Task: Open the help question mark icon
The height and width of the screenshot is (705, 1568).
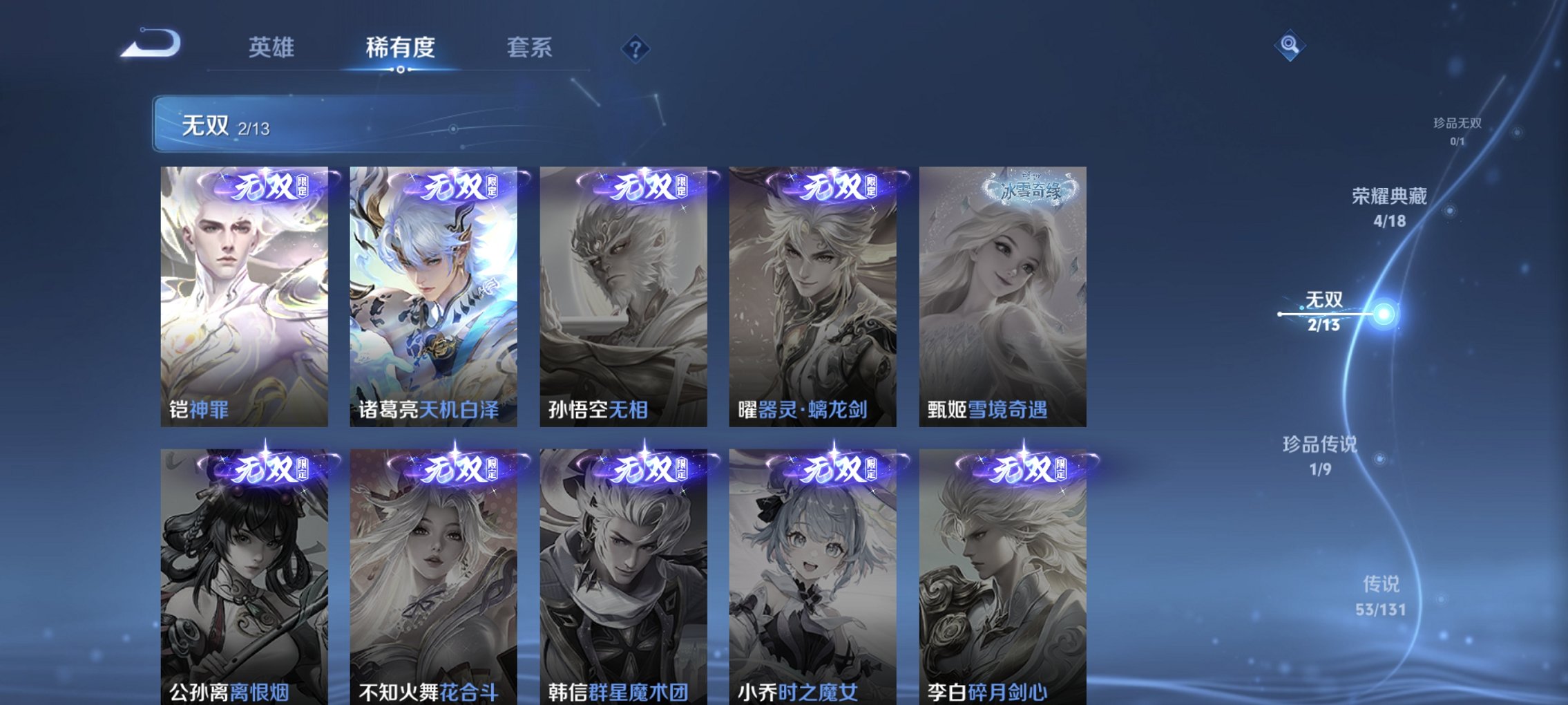Action: (x=637, y=48)
